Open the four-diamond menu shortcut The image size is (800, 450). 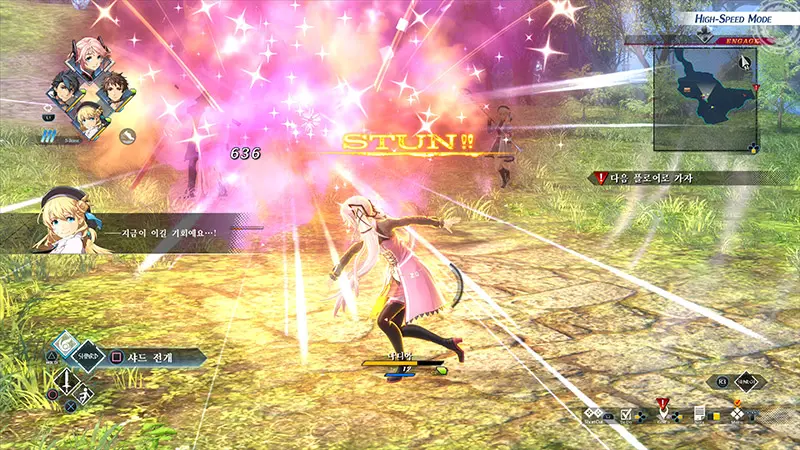[737, 415]
